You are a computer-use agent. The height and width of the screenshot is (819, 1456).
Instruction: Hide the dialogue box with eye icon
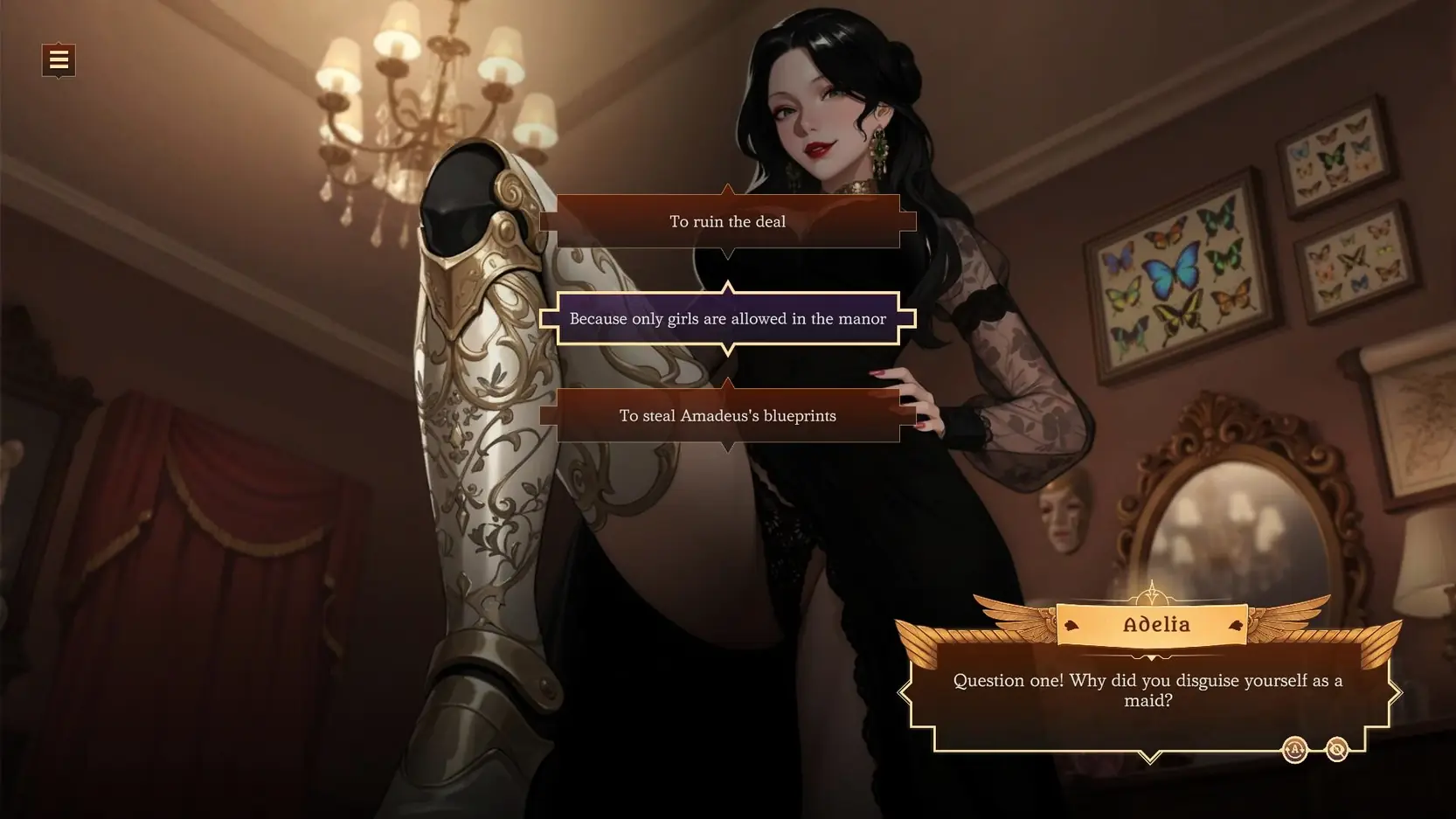1336,750
